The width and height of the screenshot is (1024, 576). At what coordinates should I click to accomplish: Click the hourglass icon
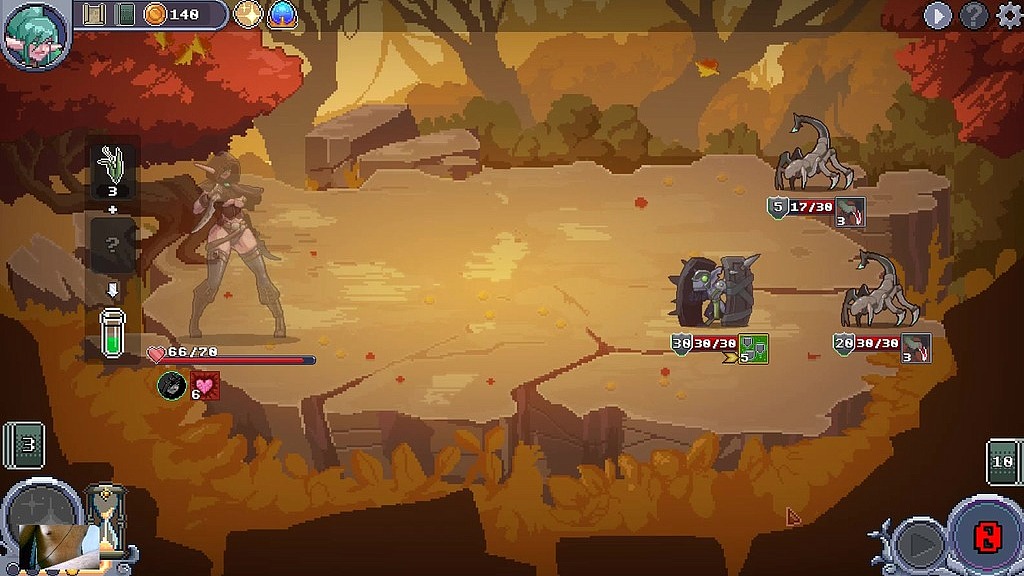[x=104, y=517]
